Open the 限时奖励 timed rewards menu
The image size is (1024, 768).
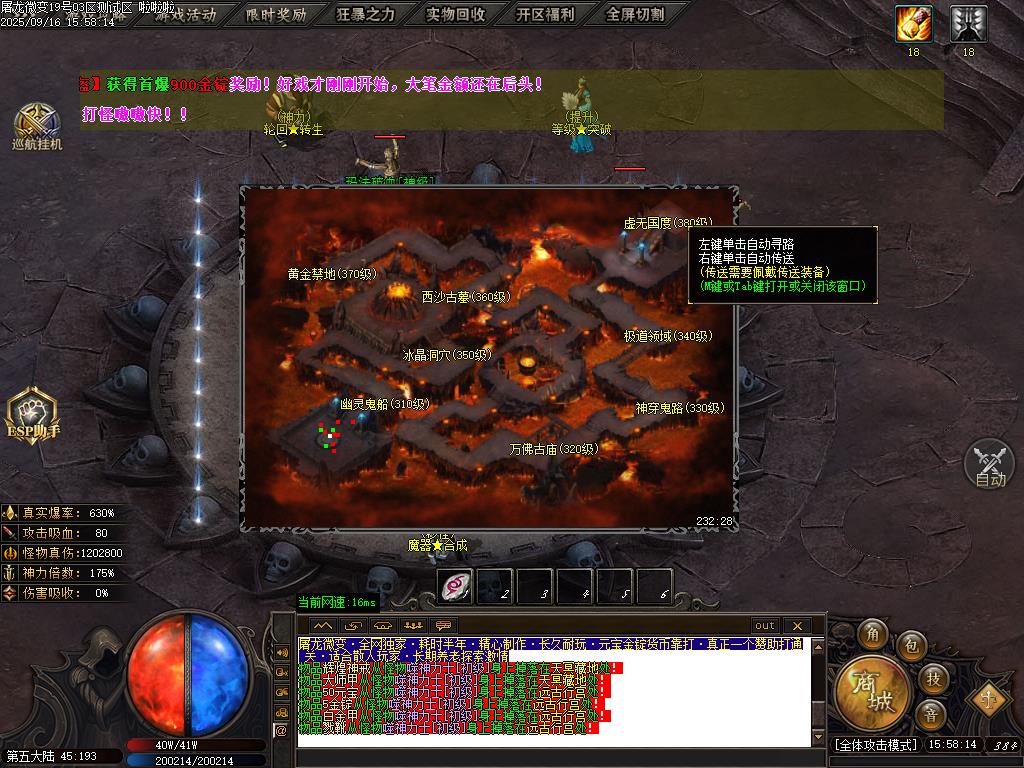(277, 15)
